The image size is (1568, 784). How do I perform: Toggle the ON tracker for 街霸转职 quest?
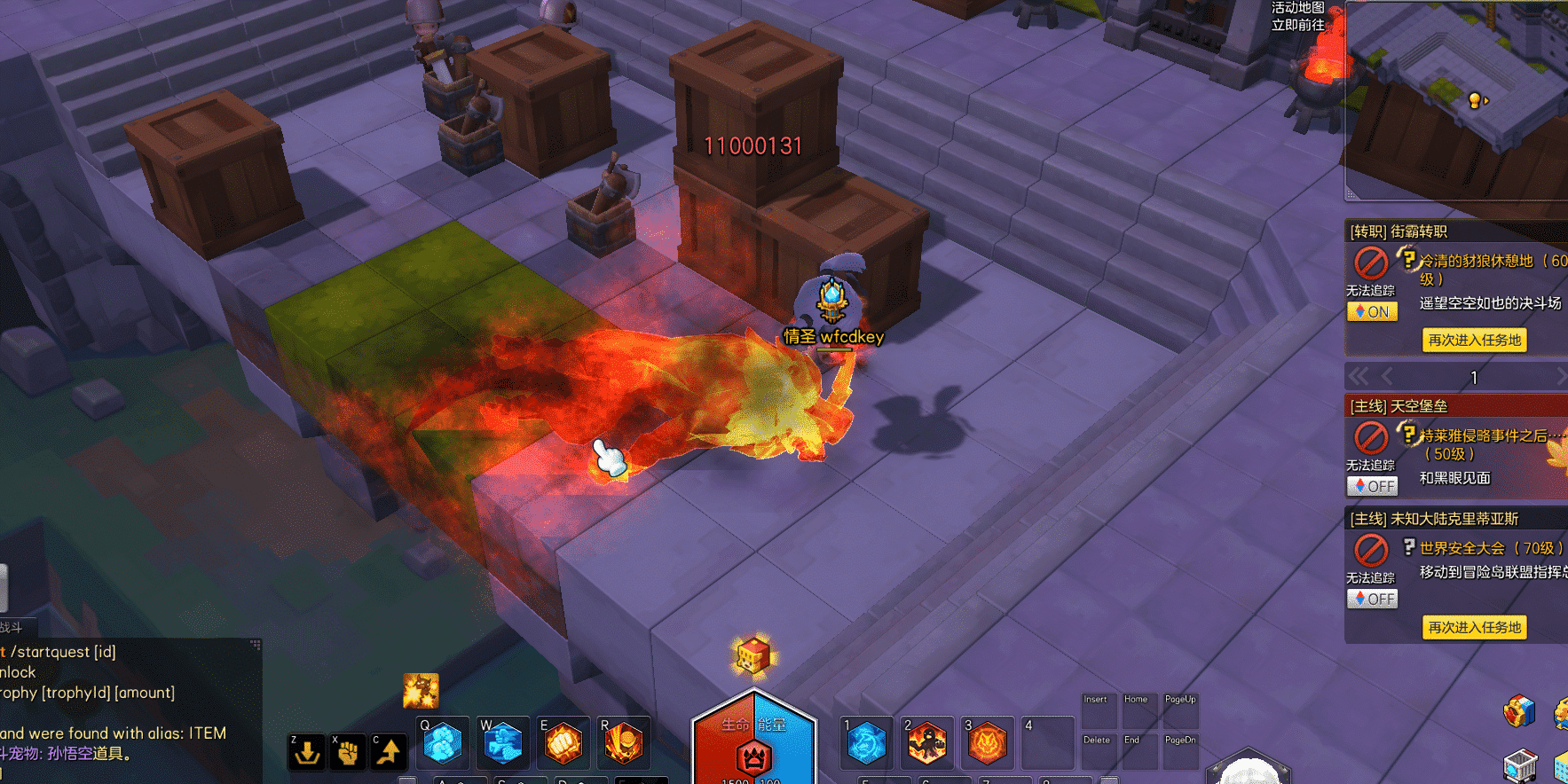pyautogui.click(x=1372, y=311)
